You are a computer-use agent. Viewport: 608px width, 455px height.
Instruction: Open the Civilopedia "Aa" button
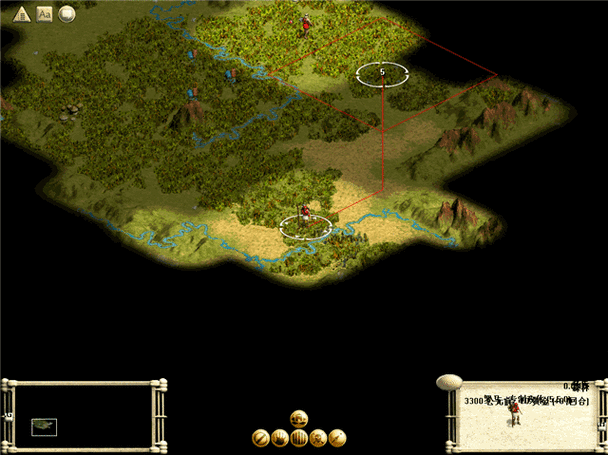point(44,14)
